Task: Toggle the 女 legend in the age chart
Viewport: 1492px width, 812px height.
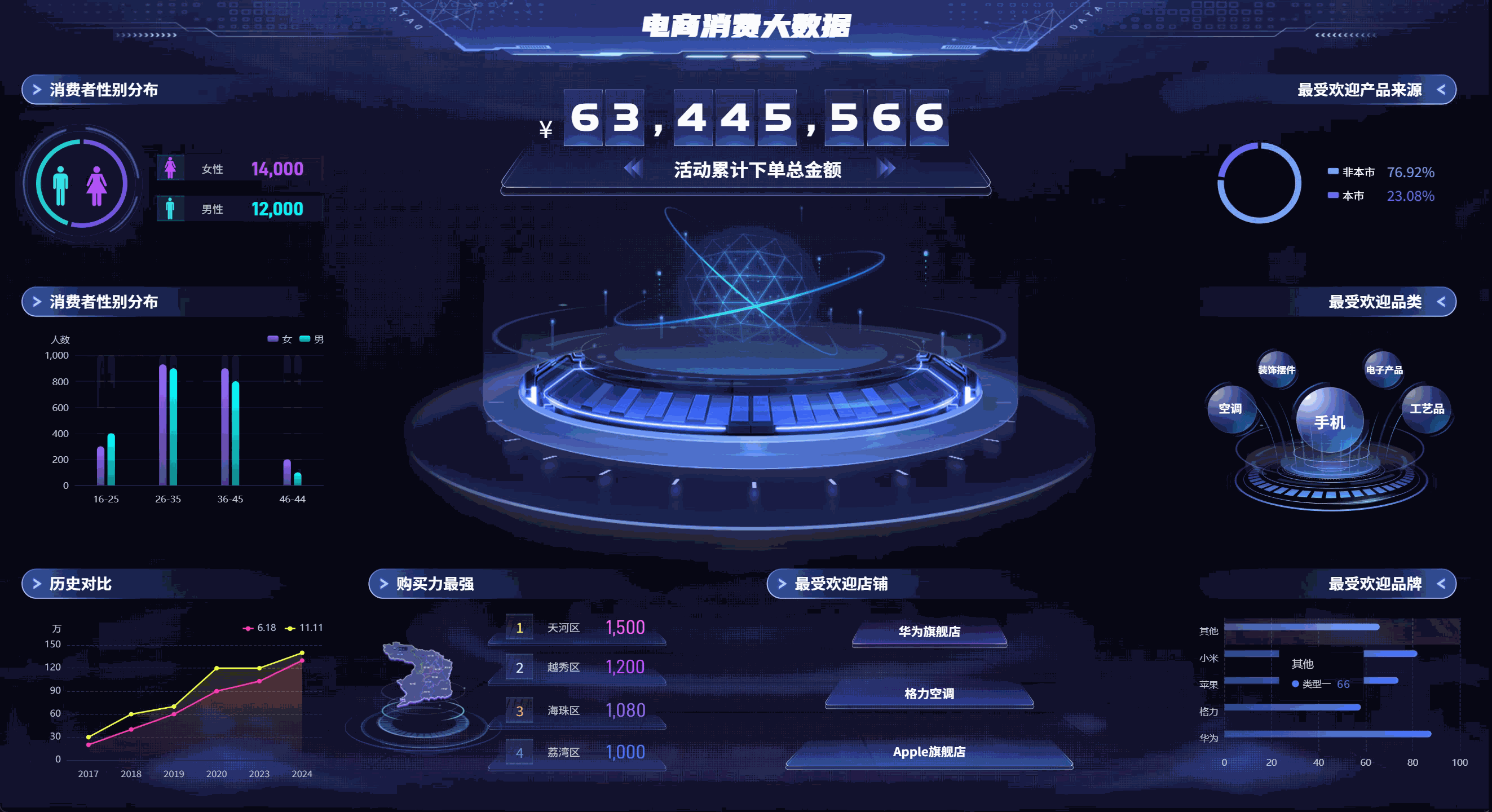Action: pos(279,340)
